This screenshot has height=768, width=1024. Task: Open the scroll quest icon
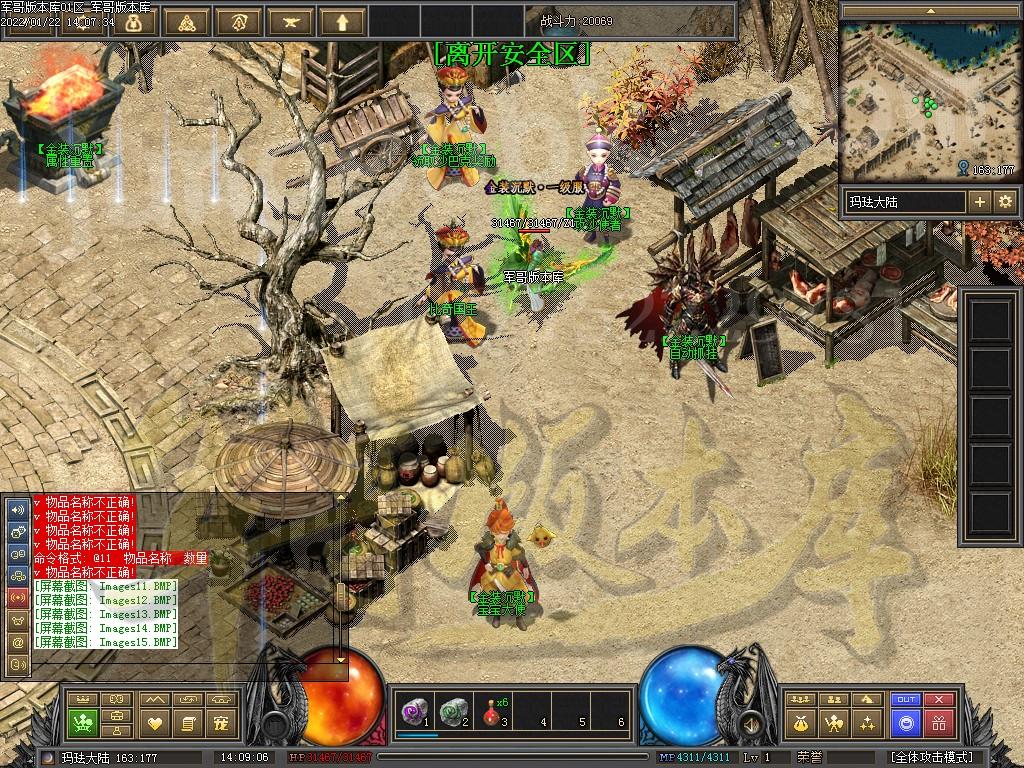click(x=187, y=722)
